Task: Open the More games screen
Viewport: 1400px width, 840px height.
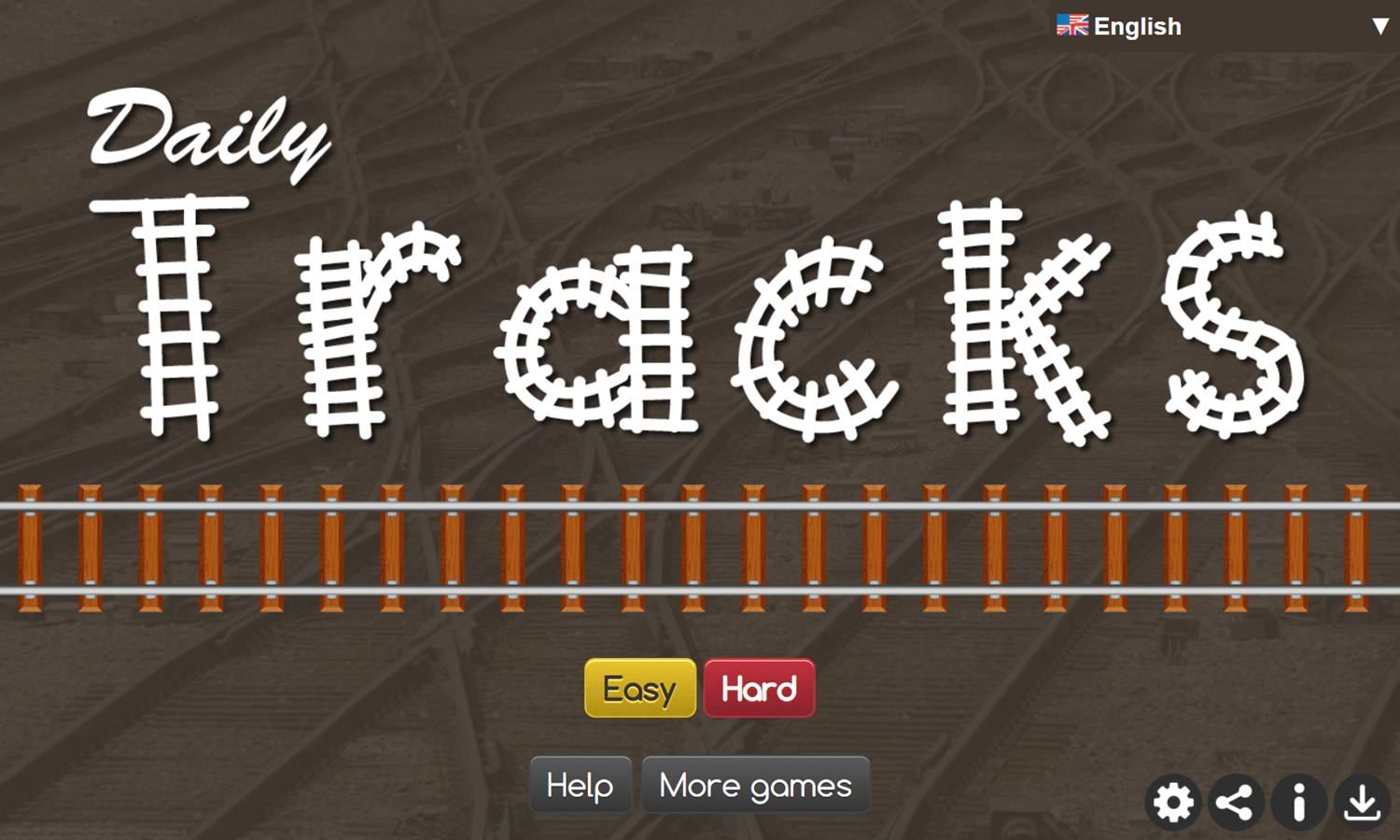Action: [755, 785]
